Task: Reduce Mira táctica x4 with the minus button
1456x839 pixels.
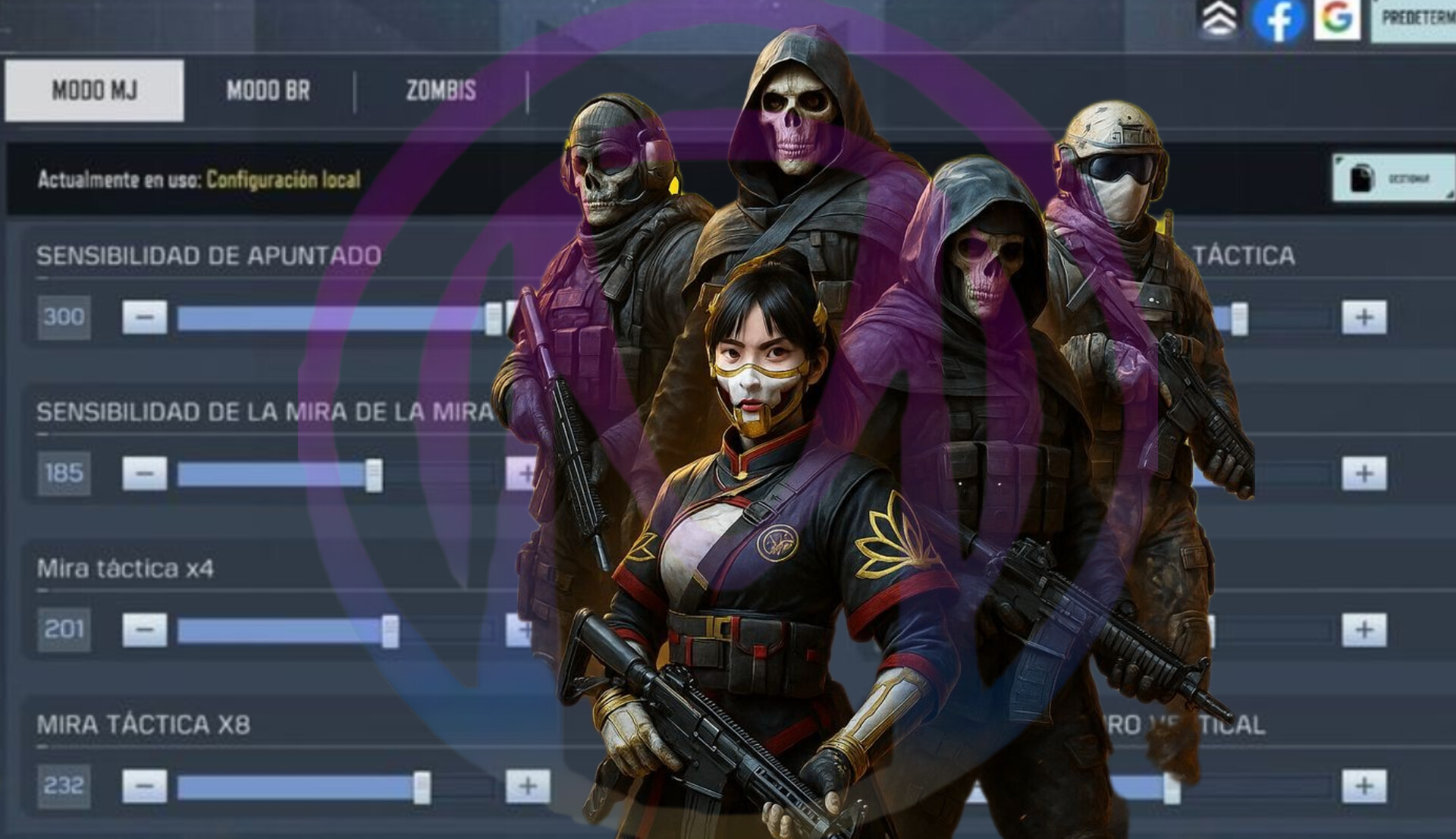Action: (x=145, y=630)
